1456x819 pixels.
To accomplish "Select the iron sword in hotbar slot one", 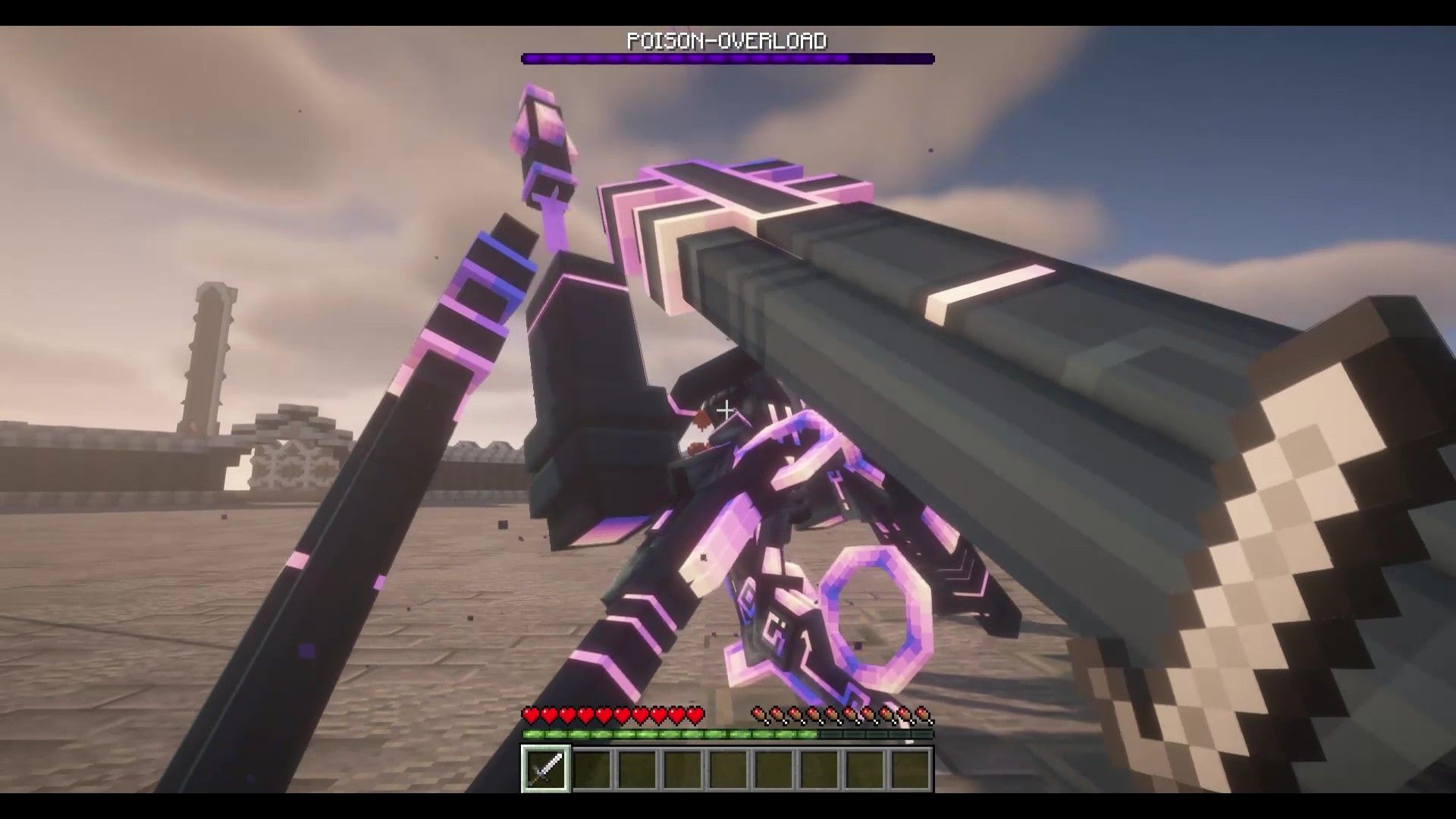I will [545, 770].
